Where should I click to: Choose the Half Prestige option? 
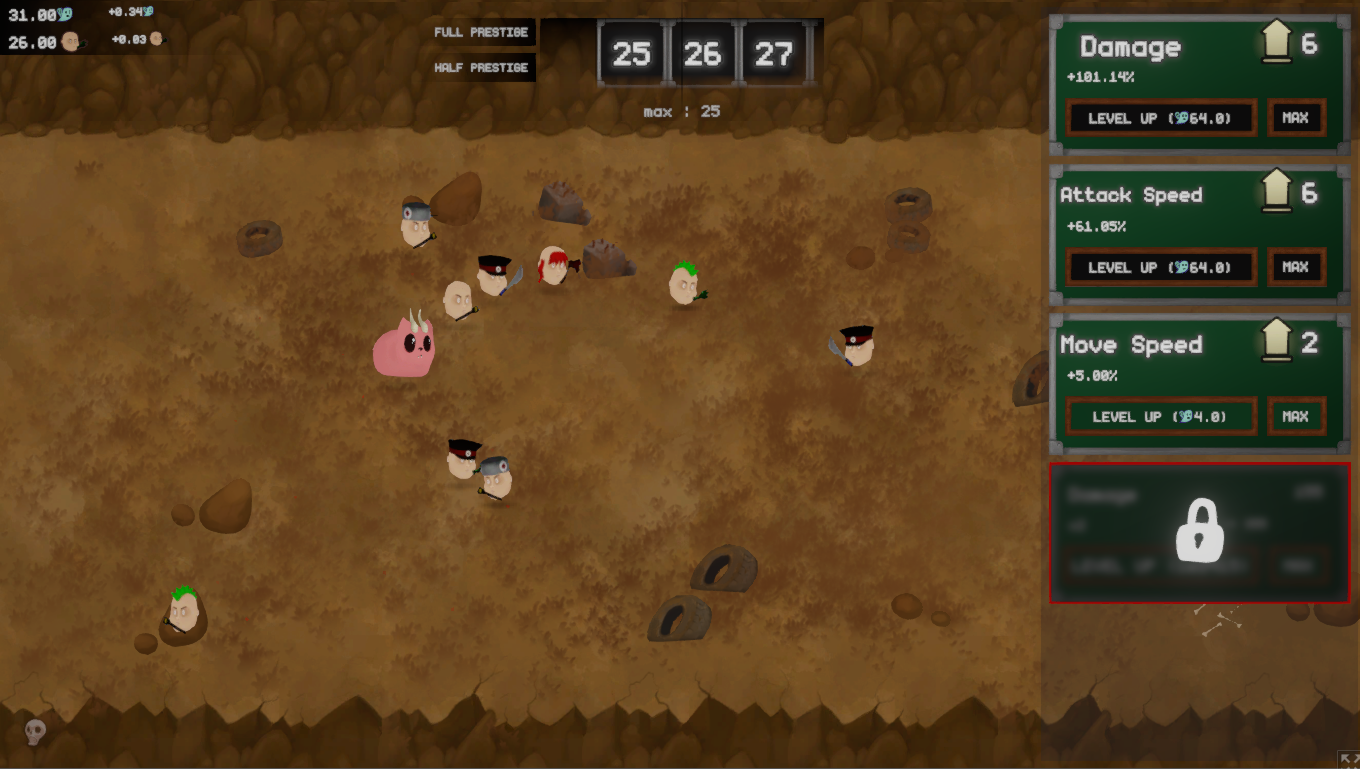481,68
